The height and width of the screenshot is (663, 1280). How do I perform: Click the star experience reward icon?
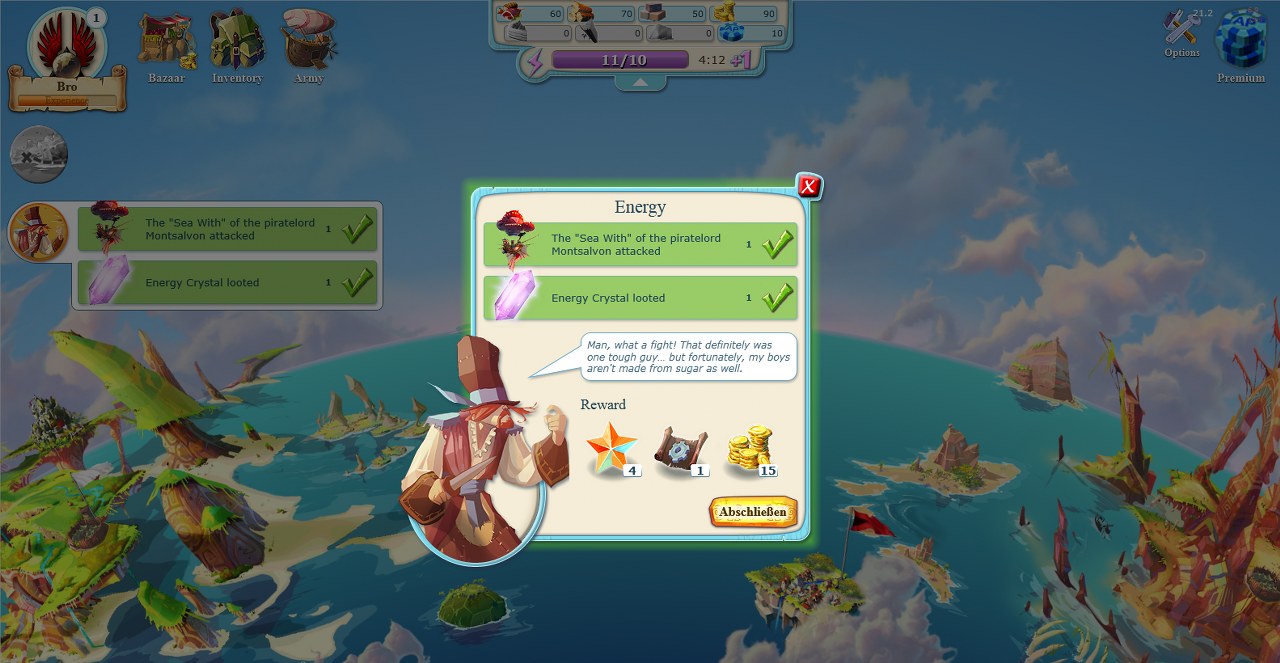(x=612, y=449)
